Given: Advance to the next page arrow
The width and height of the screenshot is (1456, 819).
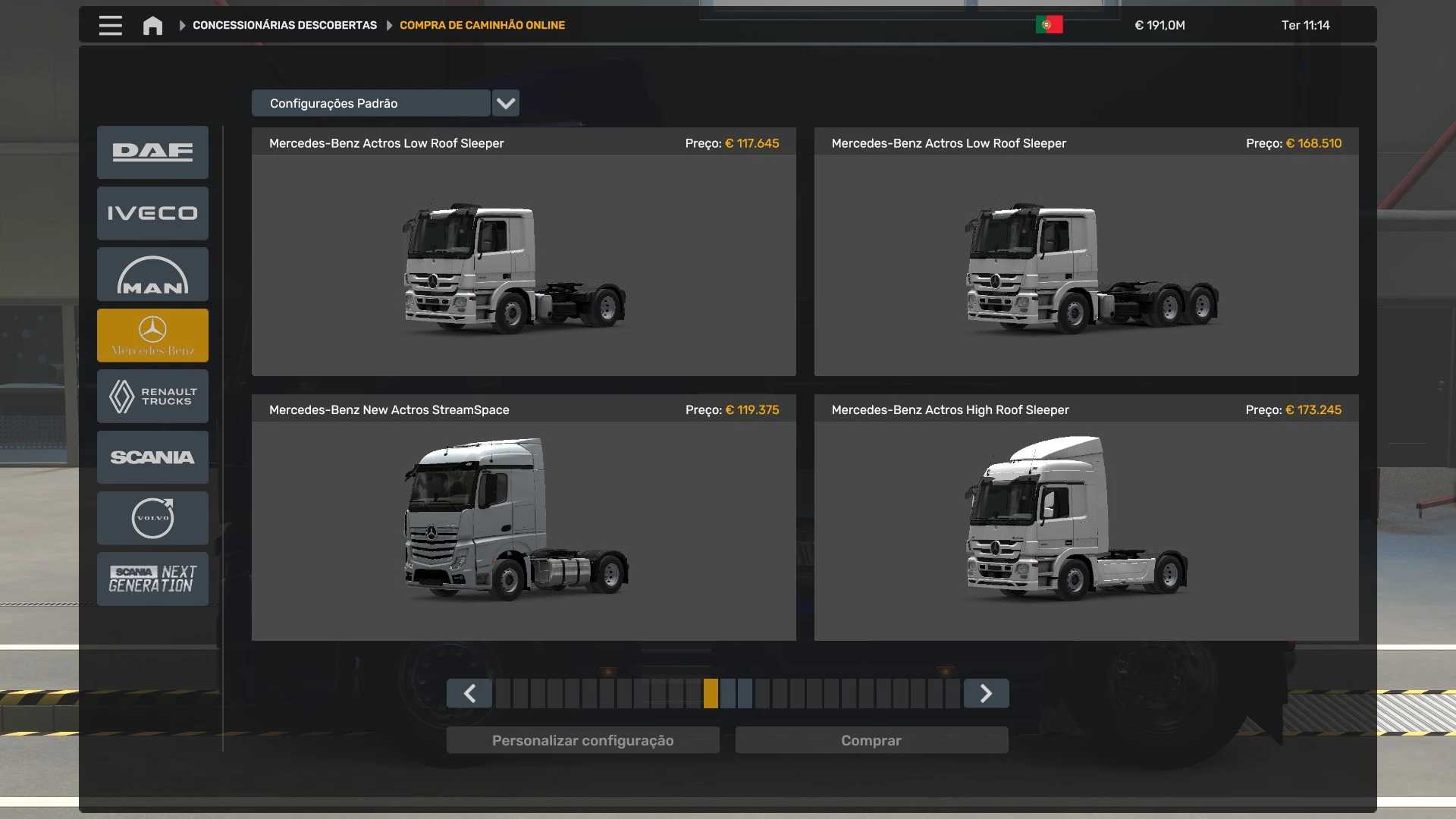Looking at the screenshot, I should click(986, 694).
